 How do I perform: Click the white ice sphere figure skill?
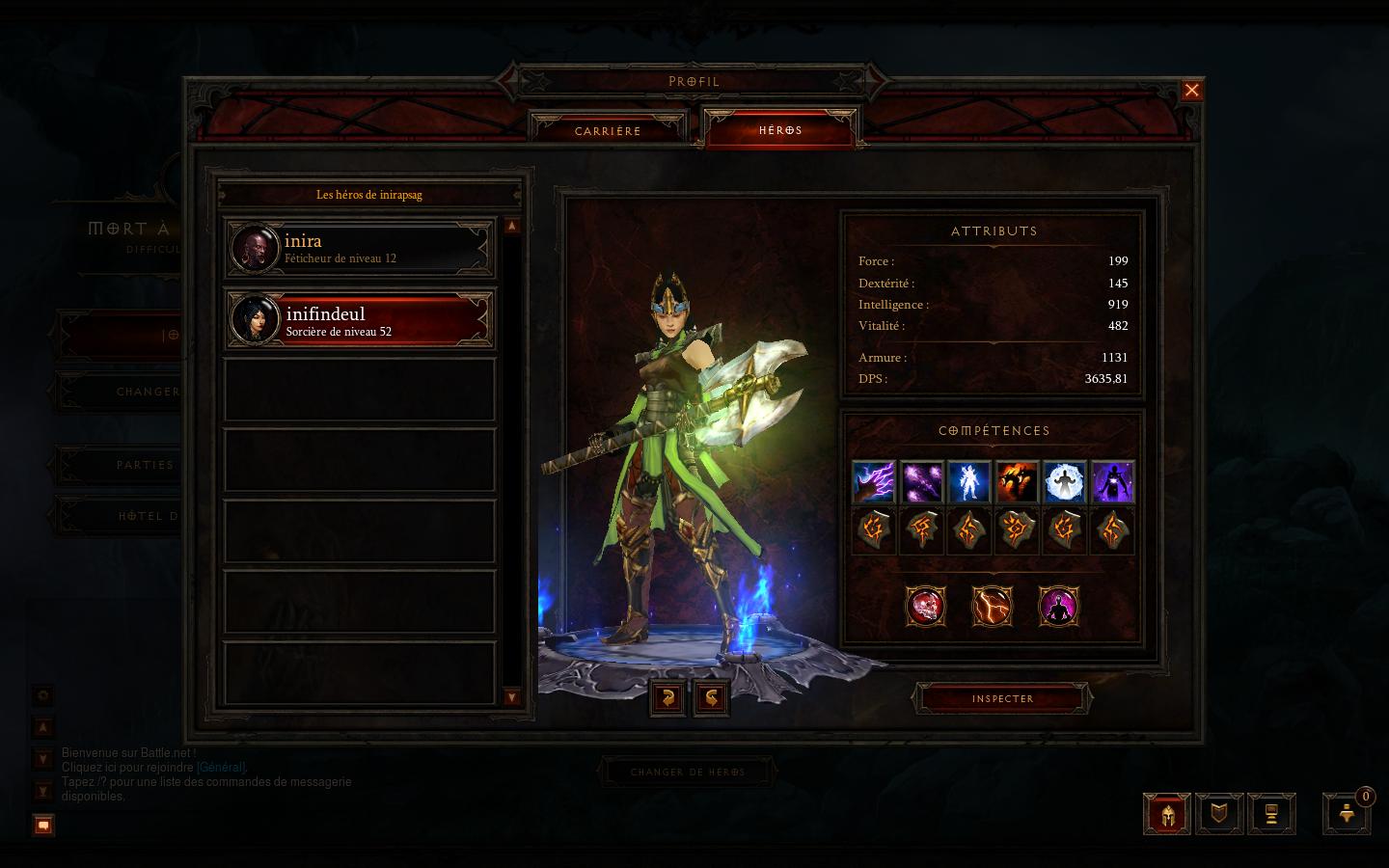1065,481
